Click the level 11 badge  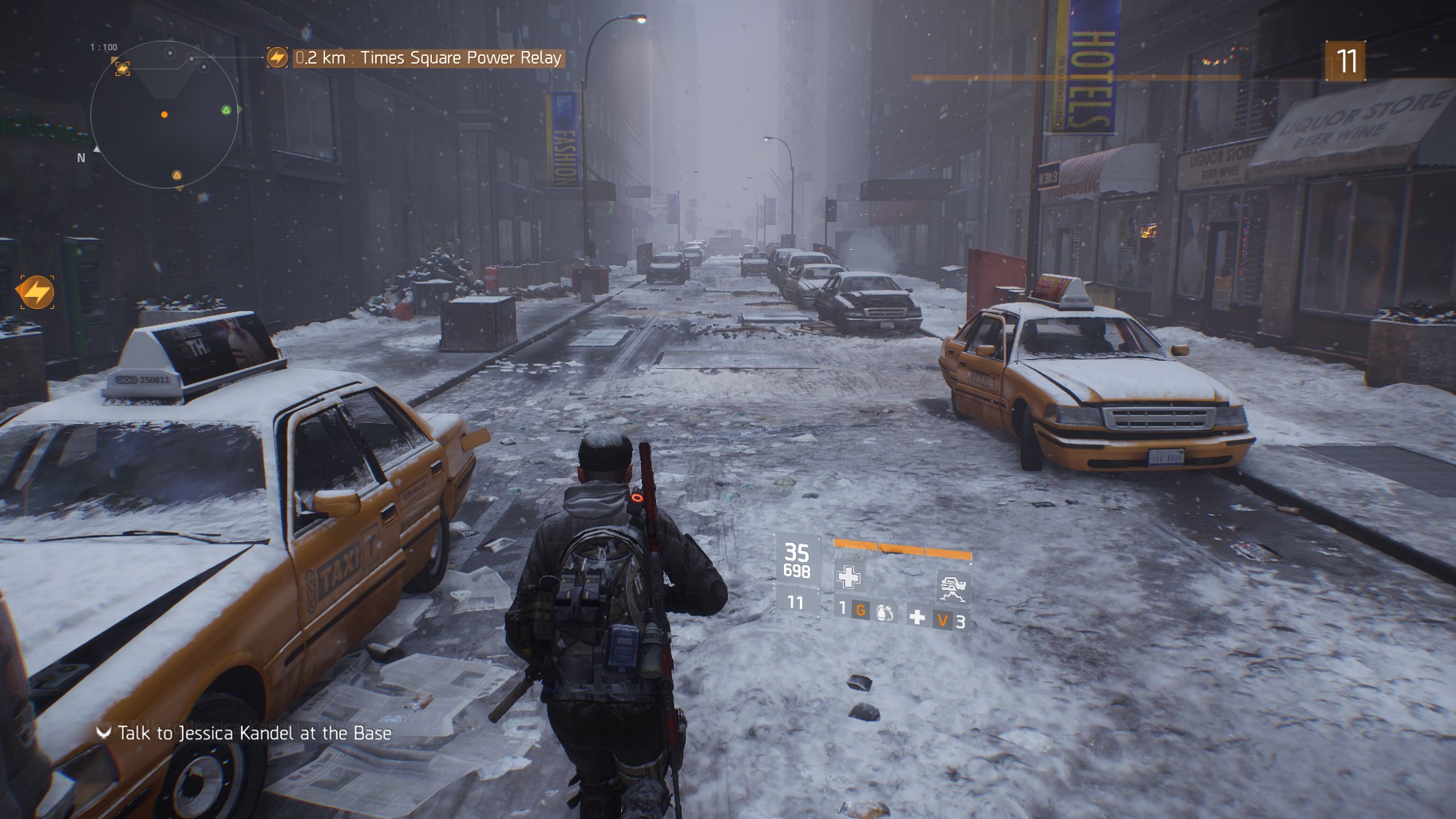point(1346,61)
